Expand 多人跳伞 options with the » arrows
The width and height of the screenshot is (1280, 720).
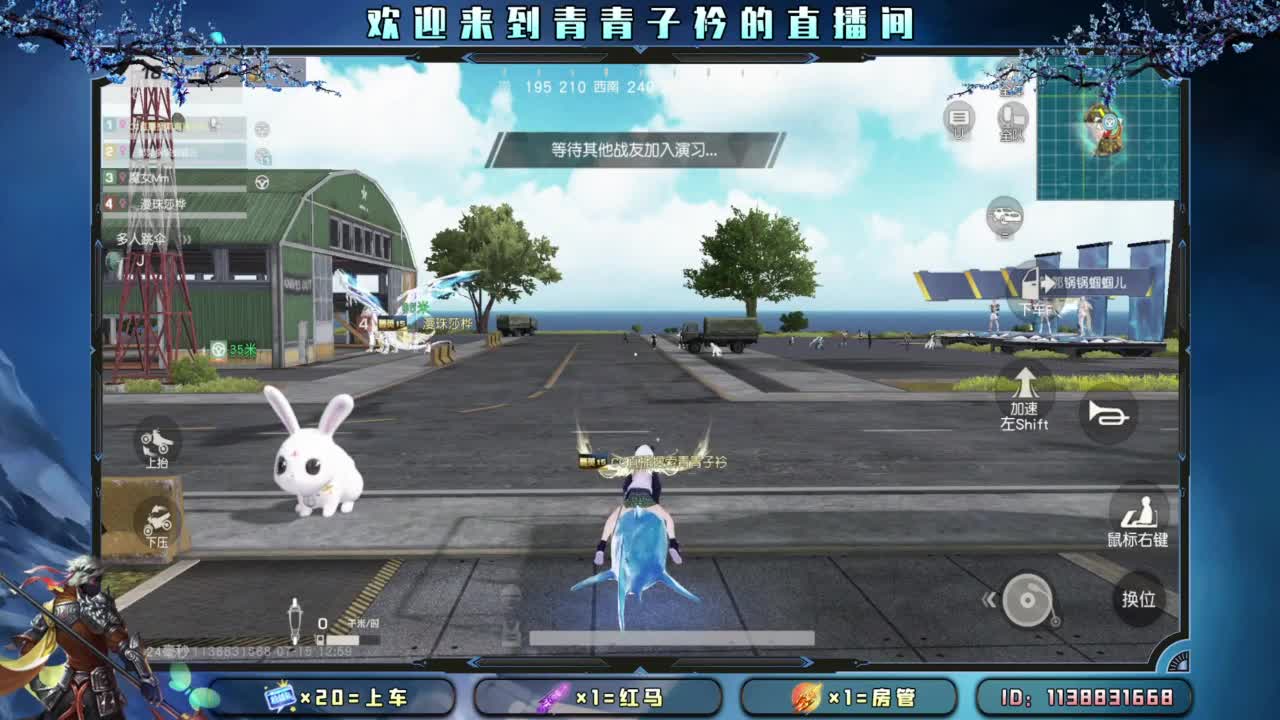coord(186,238)
